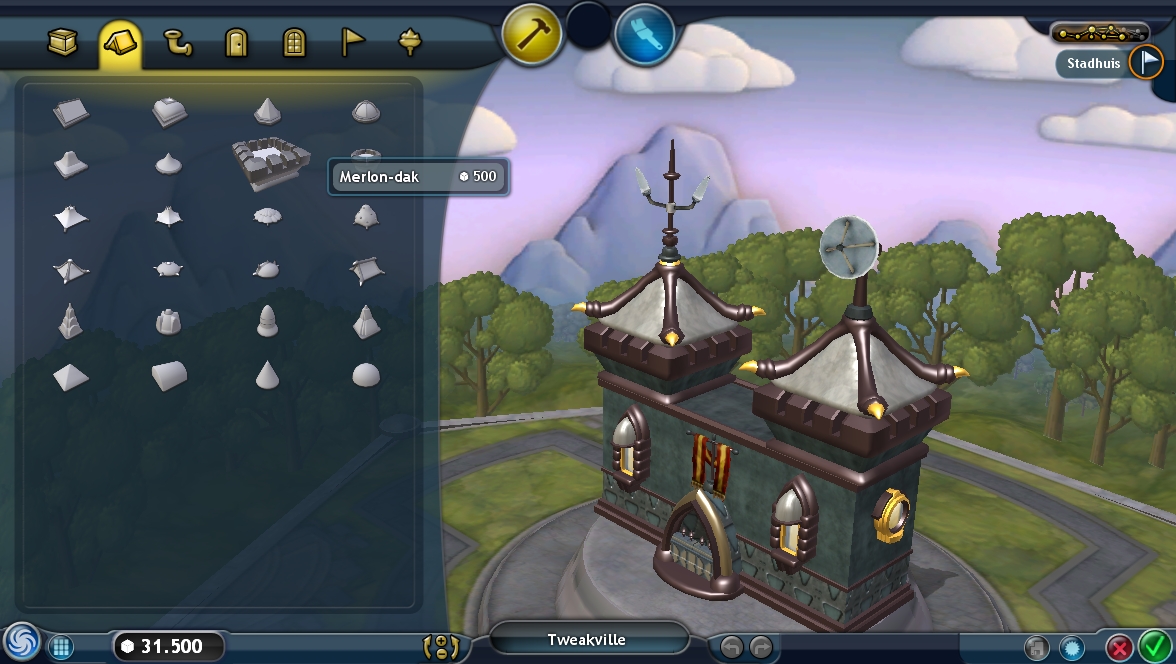Switch to the building body parts tab
The height and width of the screenshot is (664, 1176).
tap(64, 42)
